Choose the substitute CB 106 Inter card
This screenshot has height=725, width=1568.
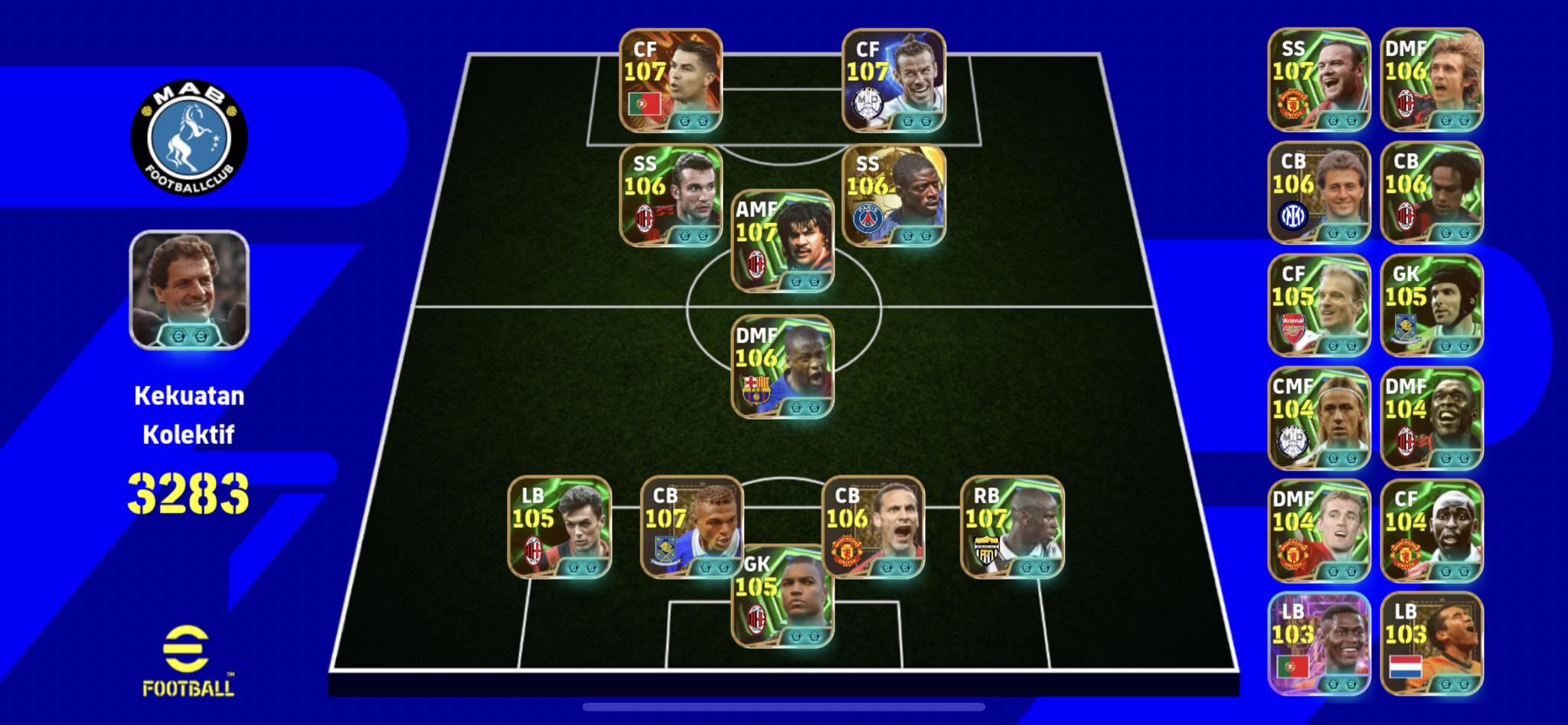[x=1318, y=193]
